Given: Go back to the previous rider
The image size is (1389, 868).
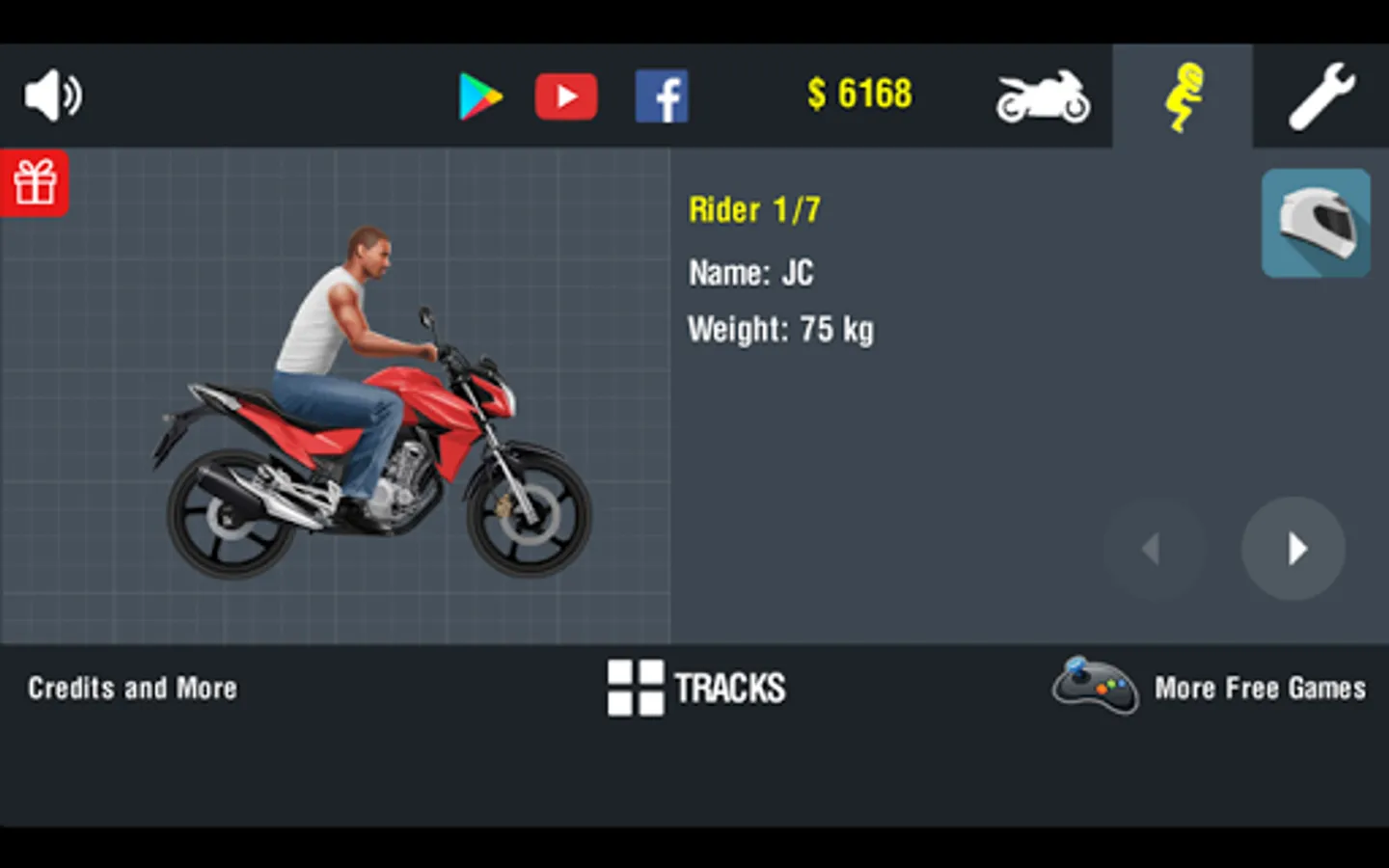Looking at the screenshot, I should click(x=1154, y=548).
